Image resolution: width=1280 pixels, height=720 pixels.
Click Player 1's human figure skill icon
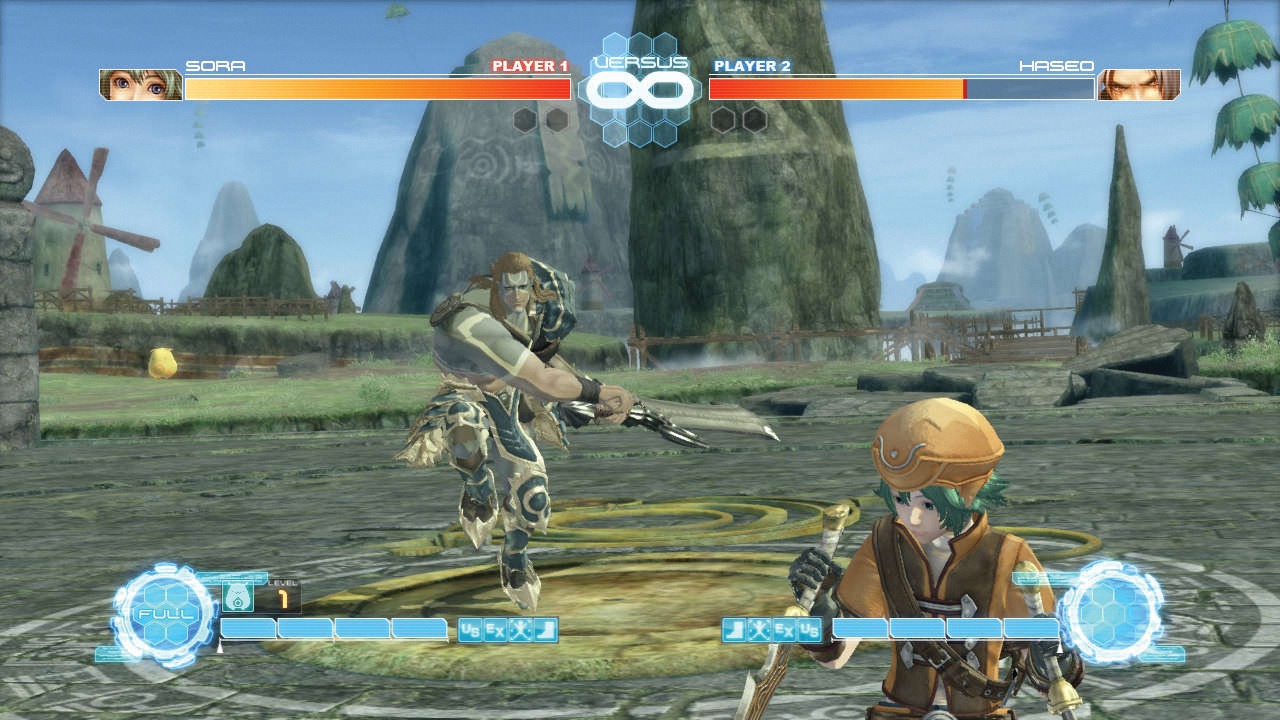[520, 630]
